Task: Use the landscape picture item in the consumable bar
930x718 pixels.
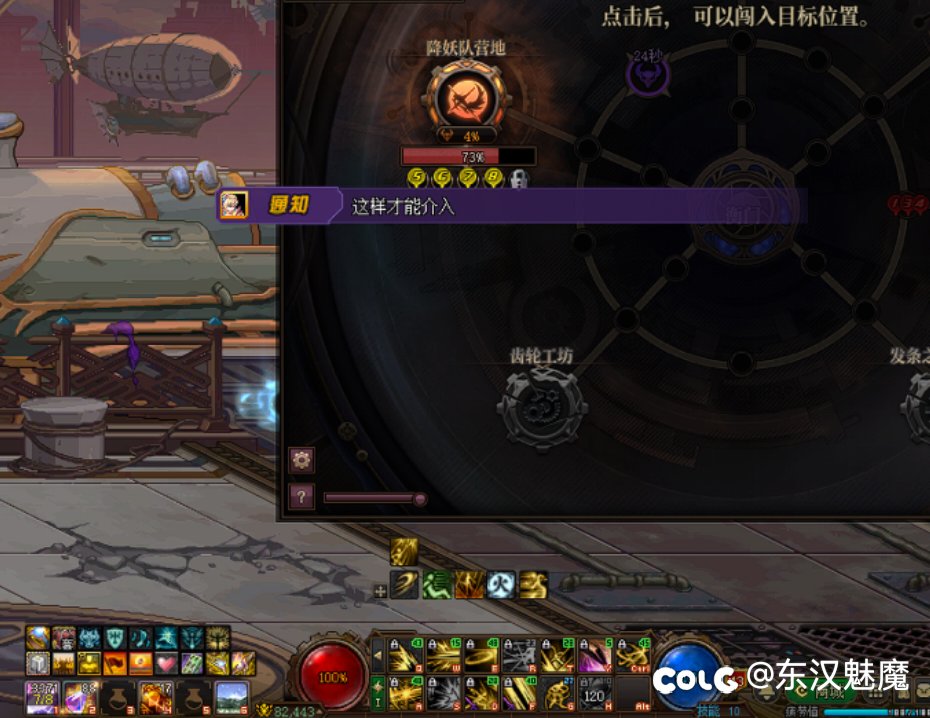Action: point(231,695)
